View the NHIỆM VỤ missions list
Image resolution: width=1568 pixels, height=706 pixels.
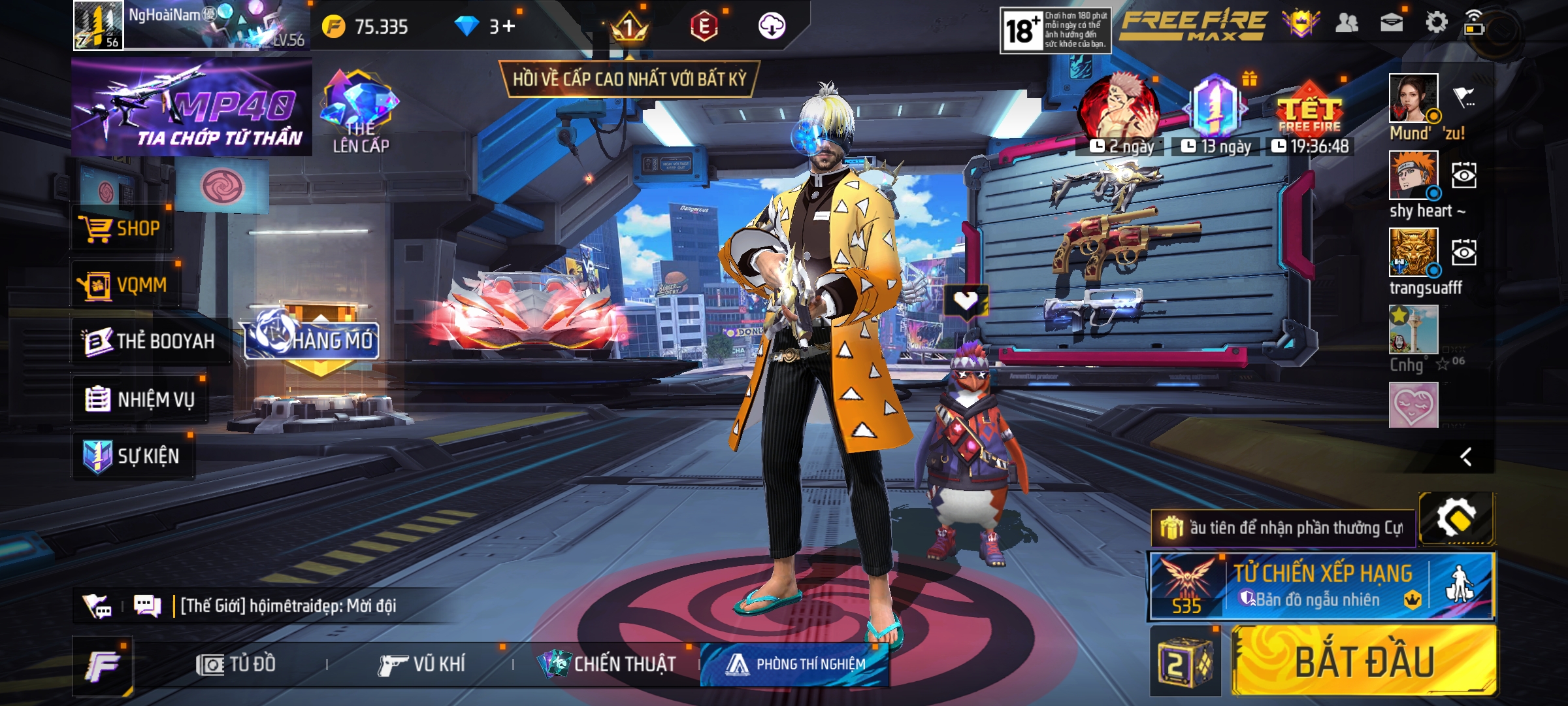pyautogui.click(x=140, y=399)
